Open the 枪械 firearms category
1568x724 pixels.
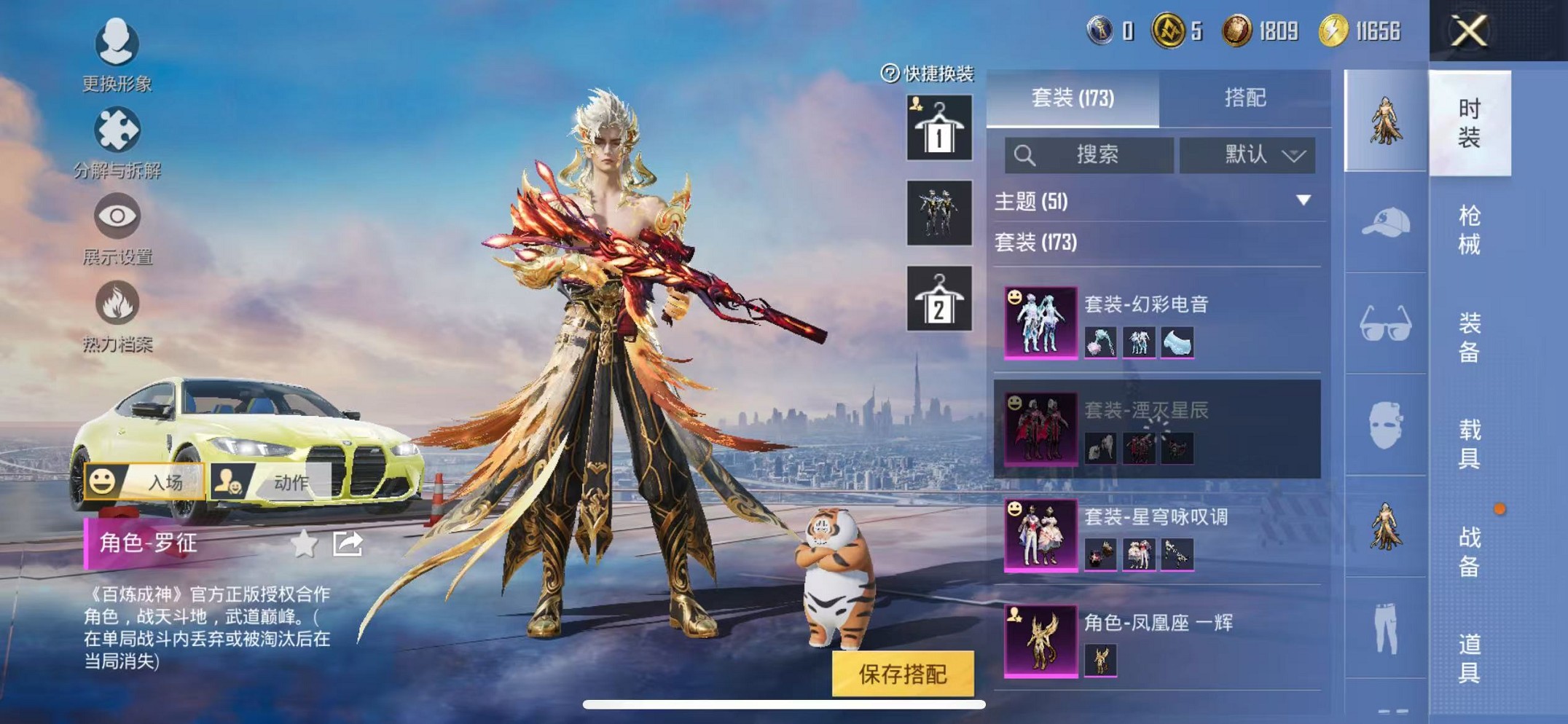pos(1469,230)
